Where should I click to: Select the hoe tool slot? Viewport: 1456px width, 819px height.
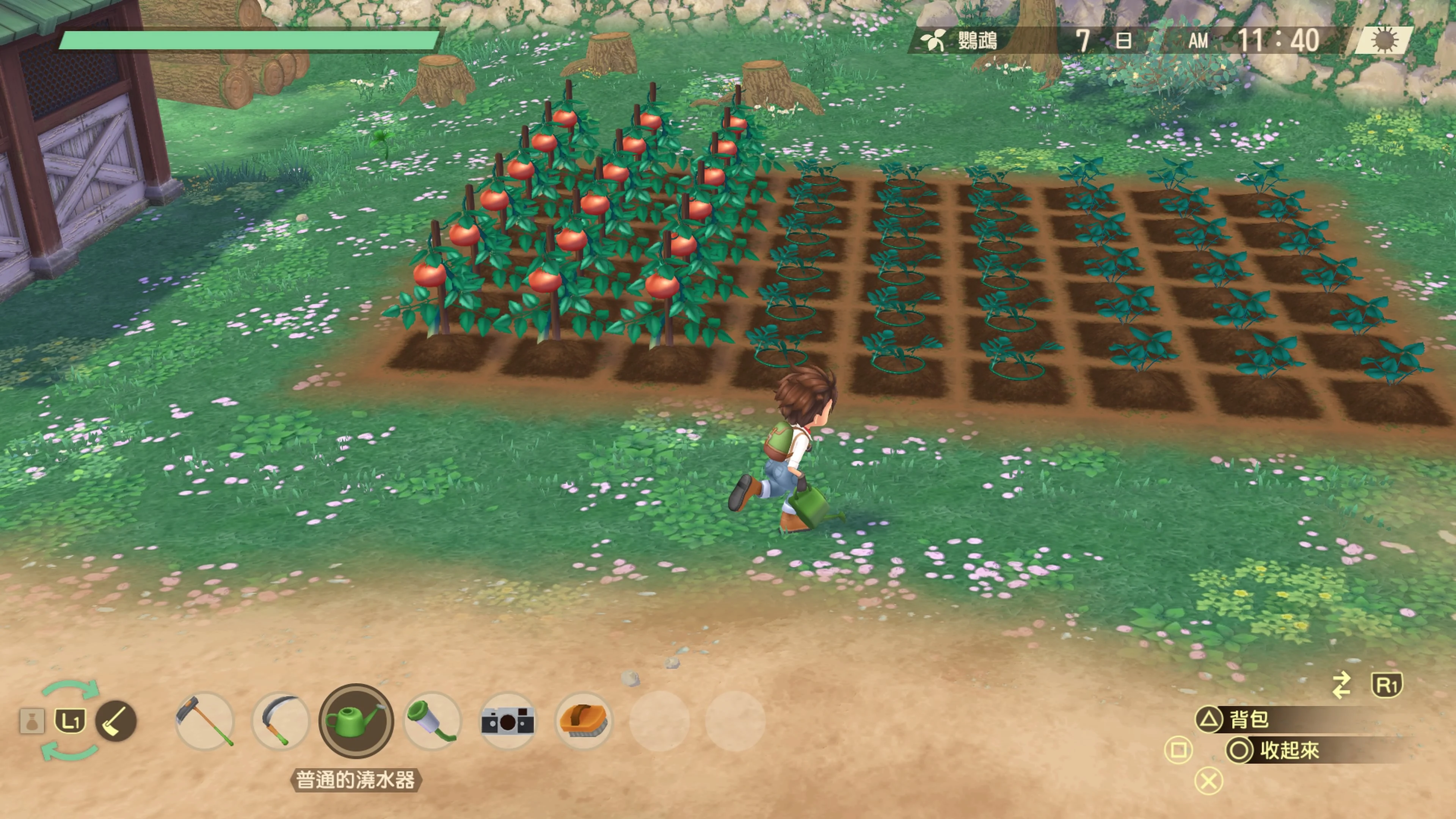coord(205,721)
